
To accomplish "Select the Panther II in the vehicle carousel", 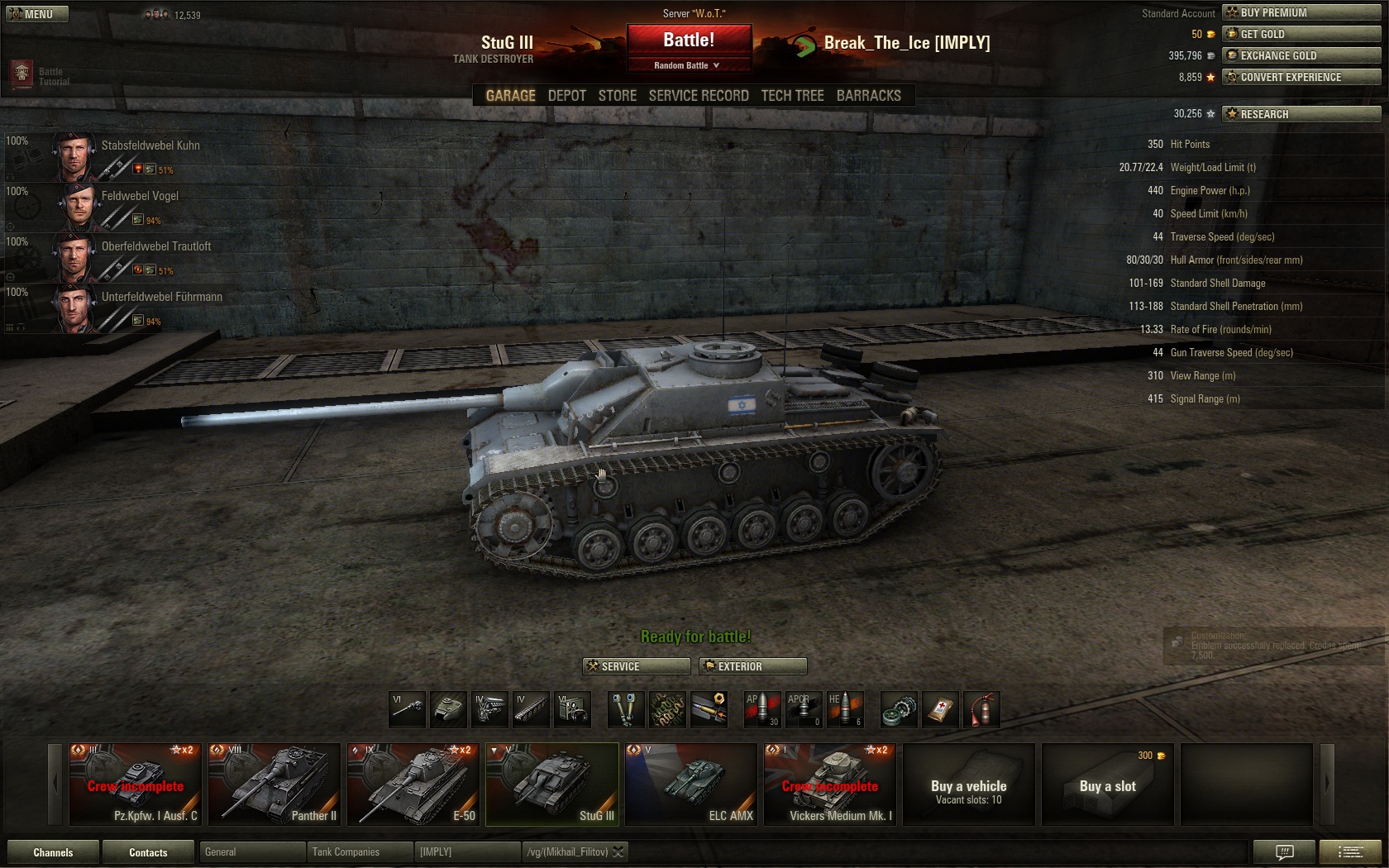I will 274,784.
